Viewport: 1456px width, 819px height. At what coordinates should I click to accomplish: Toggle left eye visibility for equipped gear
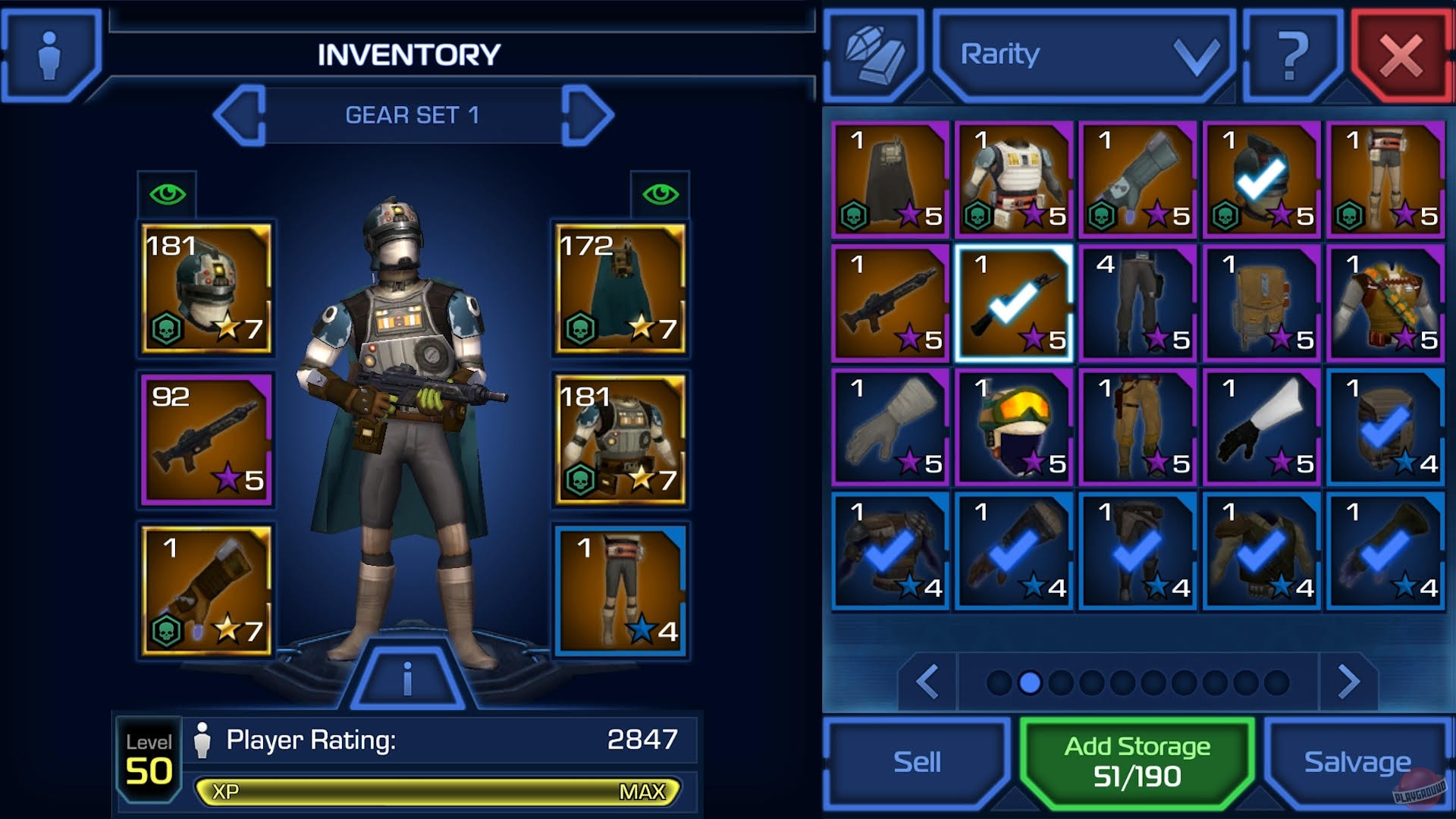click(168, 196)
